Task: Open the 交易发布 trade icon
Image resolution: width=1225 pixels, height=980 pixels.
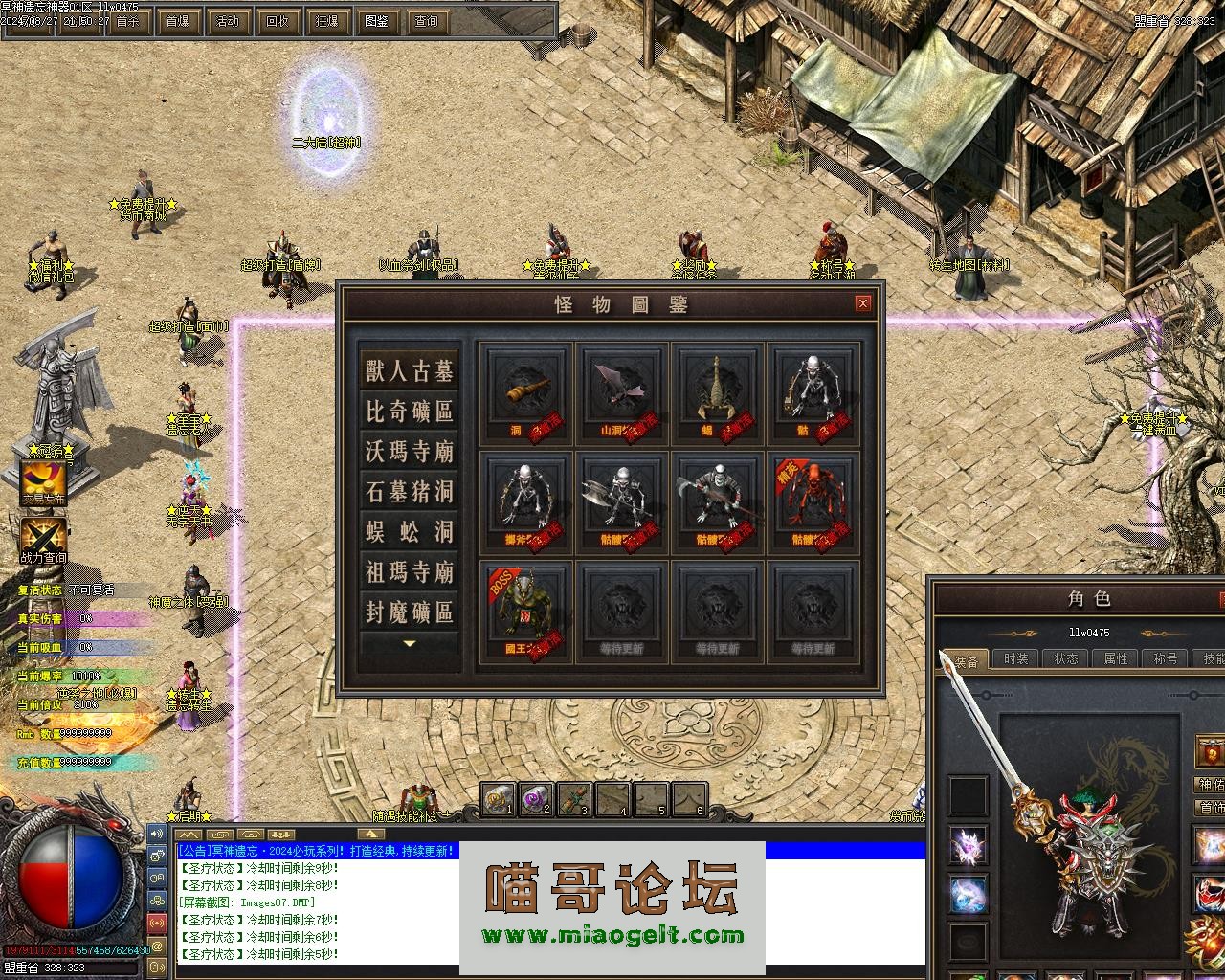Action: (x=44, y=482)
